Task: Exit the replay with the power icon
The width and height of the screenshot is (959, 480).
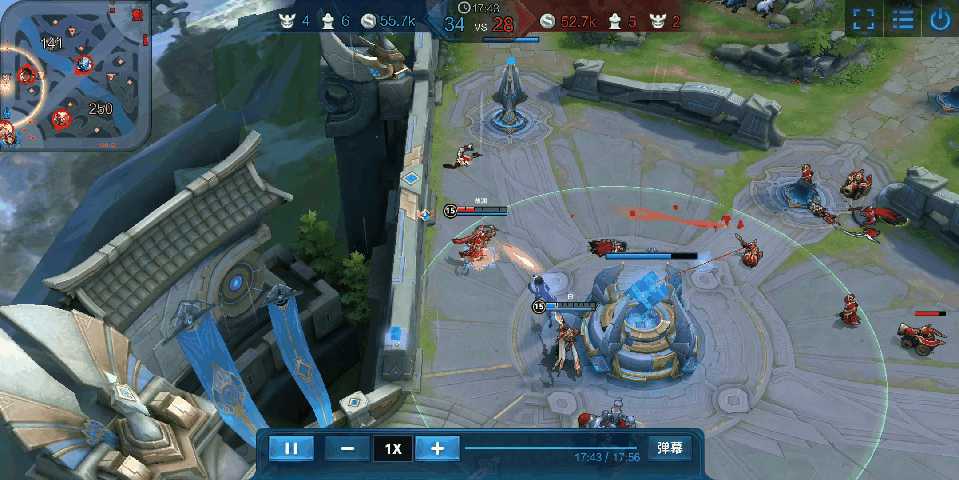Action: coord(940,19)
